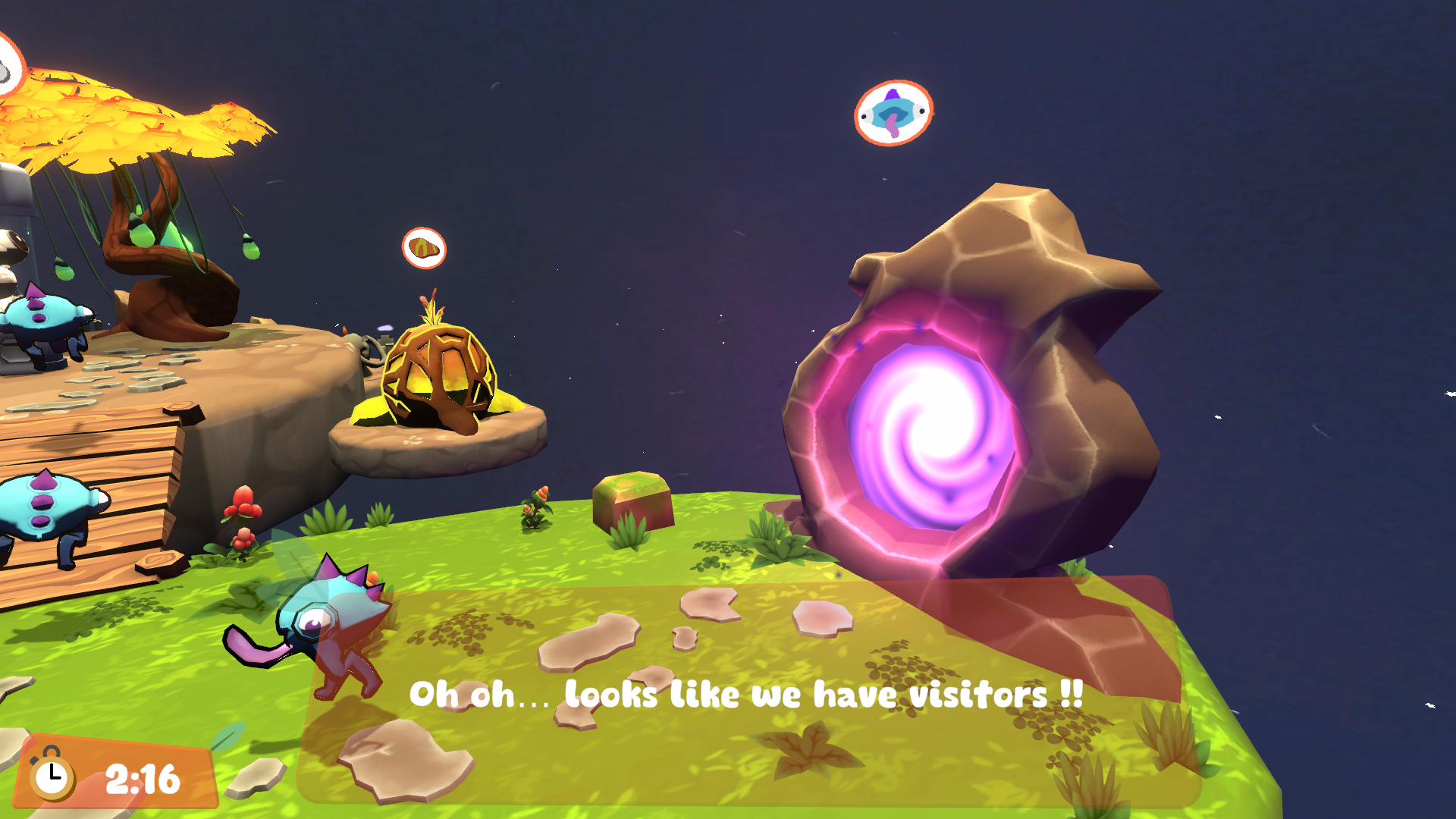Click the blue creature marker bubble
This screenshot has width=1456, height=819.
pos(893,113)
